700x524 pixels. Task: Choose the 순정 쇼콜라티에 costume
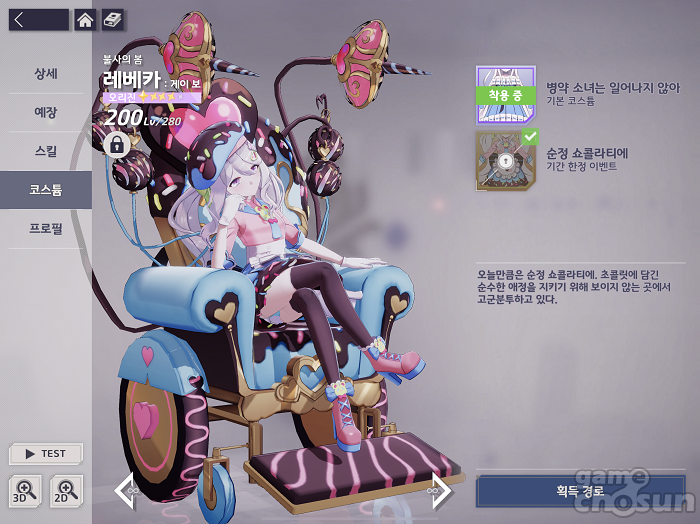tap(506, 160)
